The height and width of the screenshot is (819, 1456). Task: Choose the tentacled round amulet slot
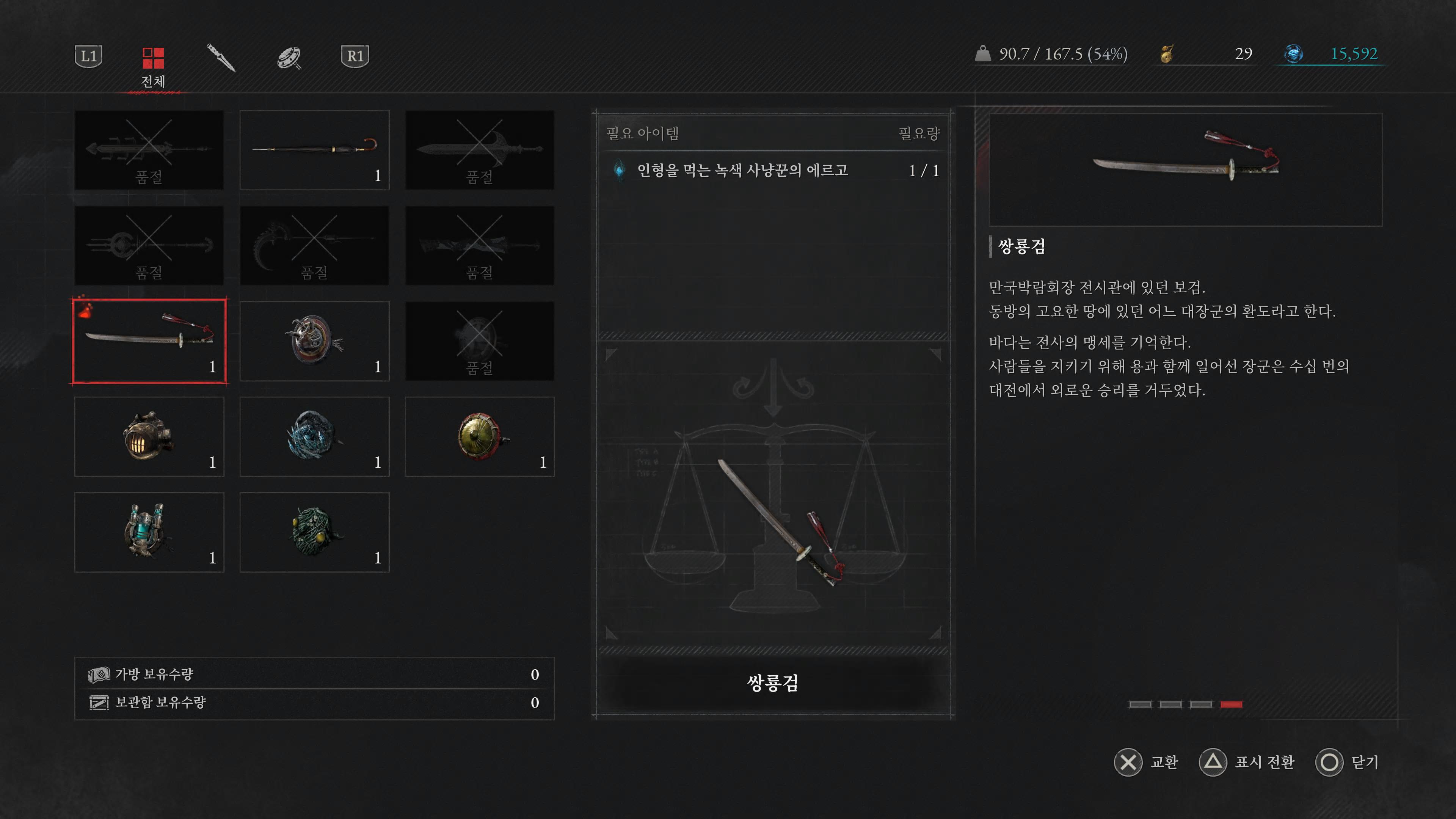[x=314, y=341]
